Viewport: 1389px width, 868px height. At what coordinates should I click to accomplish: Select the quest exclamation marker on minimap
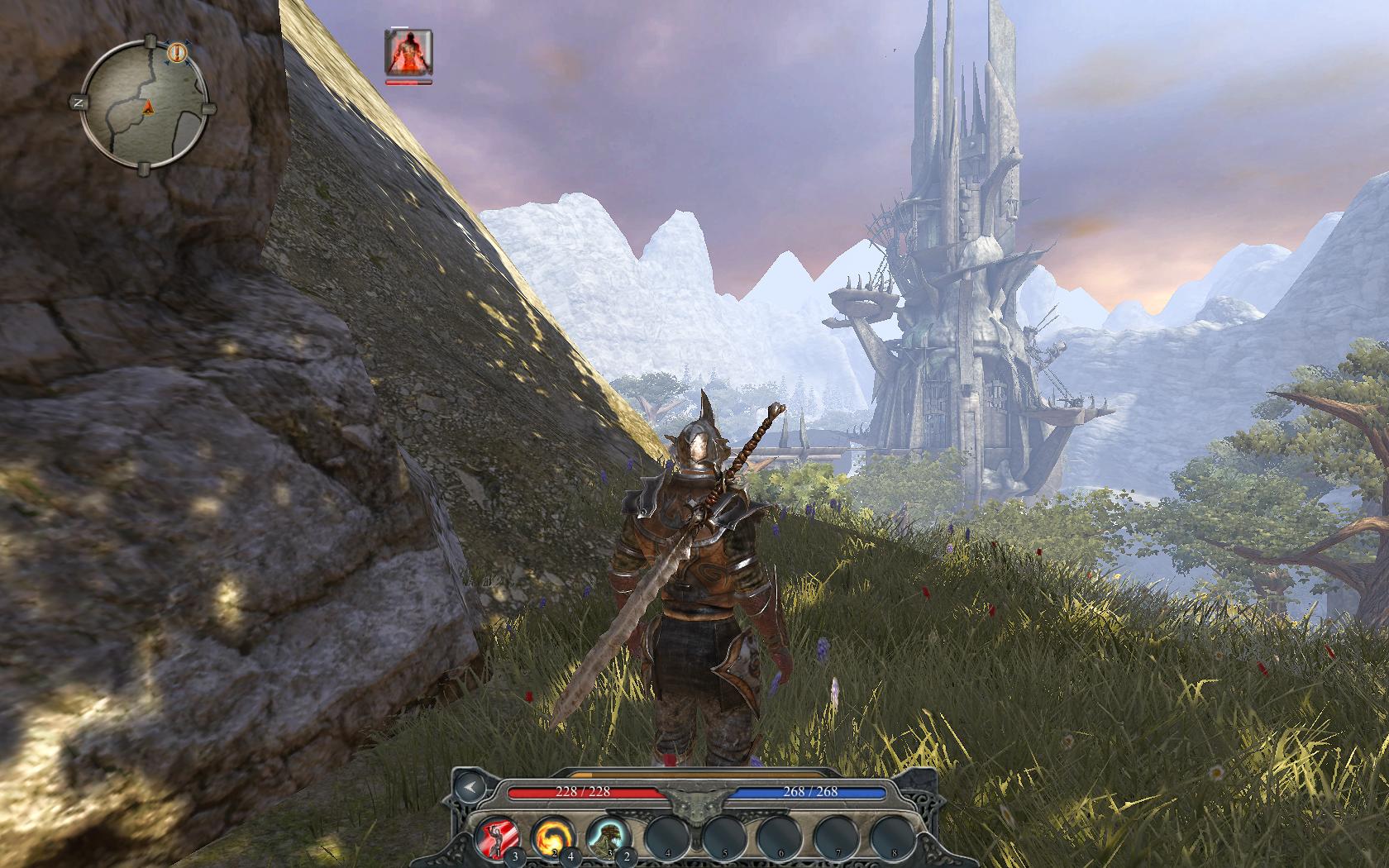(176, 53)
